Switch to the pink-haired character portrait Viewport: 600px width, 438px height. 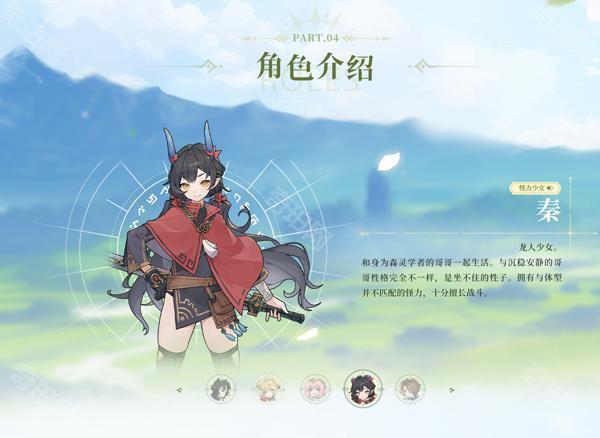(315, 388)
